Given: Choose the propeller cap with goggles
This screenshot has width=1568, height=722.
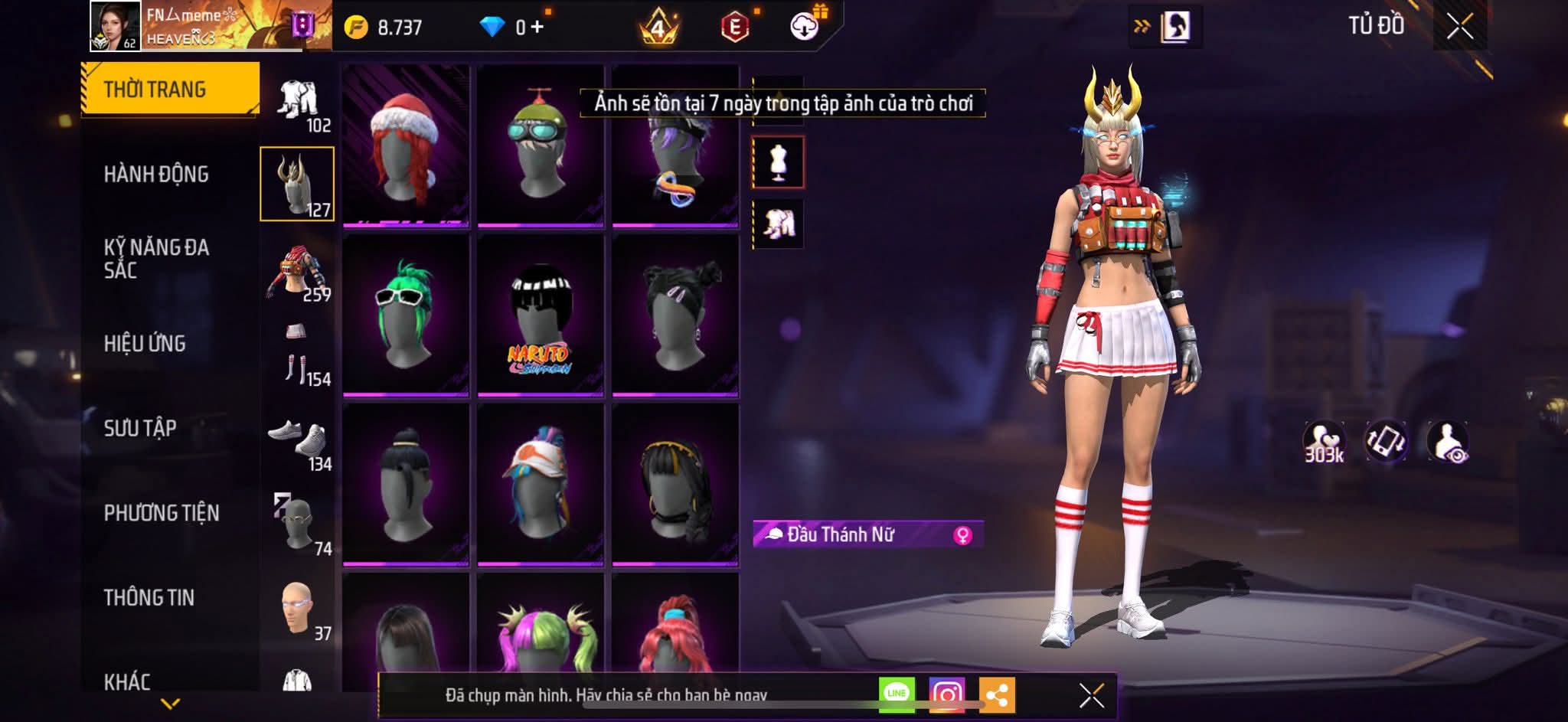Looking at the screenshot, I should point(541,145).
